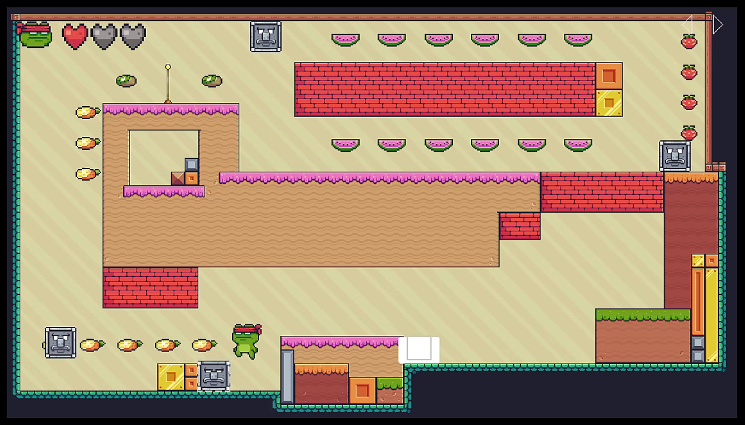The height and width of the screenshot is (425, 745).
Task: Click the right-pointing triangle arrow
Action: pyautogui.click(x=717, y=24)
